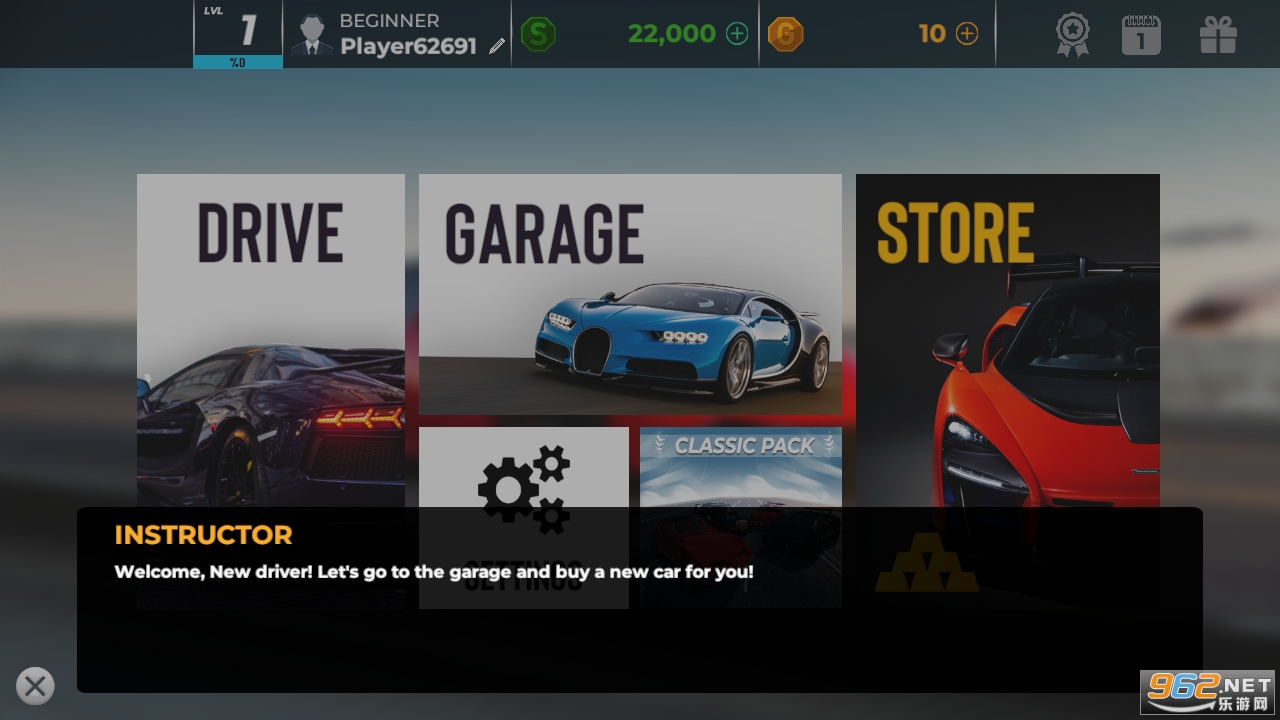Enter the GARAGE tile
The image size is (1280, 720).
click(630, 294)
